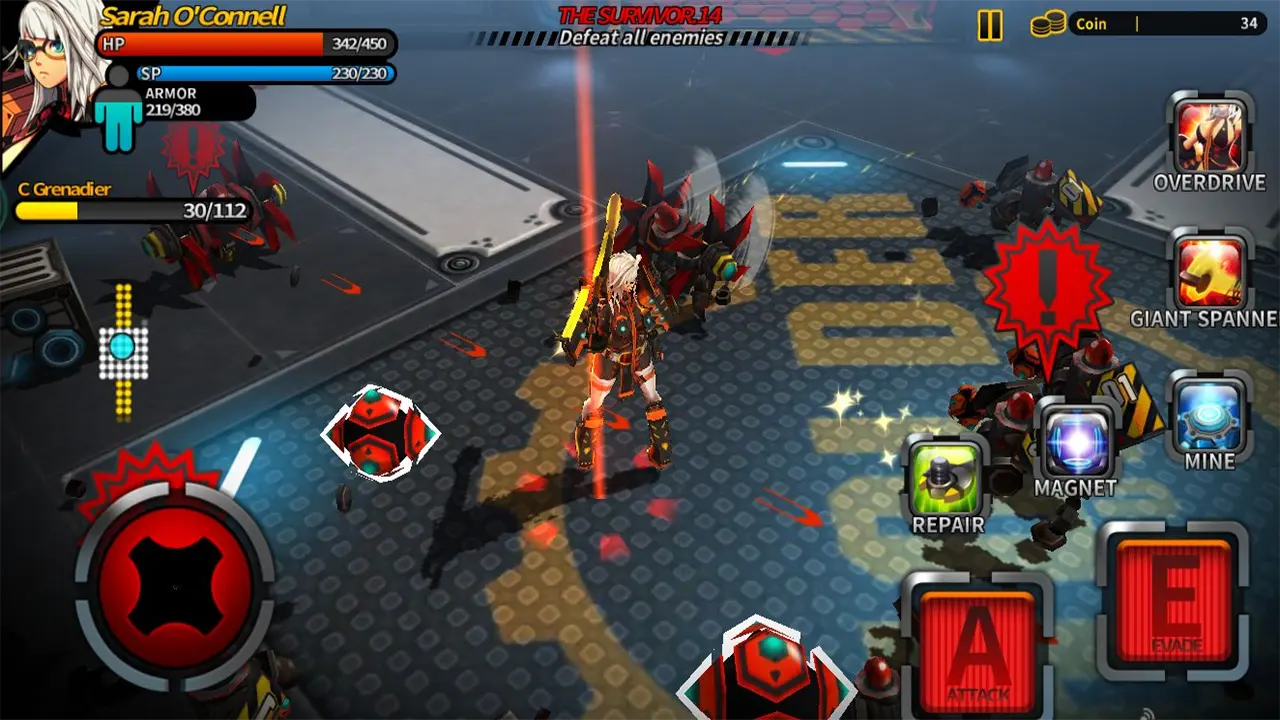The width and height of the screenshot is (1280, 720).
Task: Activate the Overdrive skill
Action: [1210, 136]
